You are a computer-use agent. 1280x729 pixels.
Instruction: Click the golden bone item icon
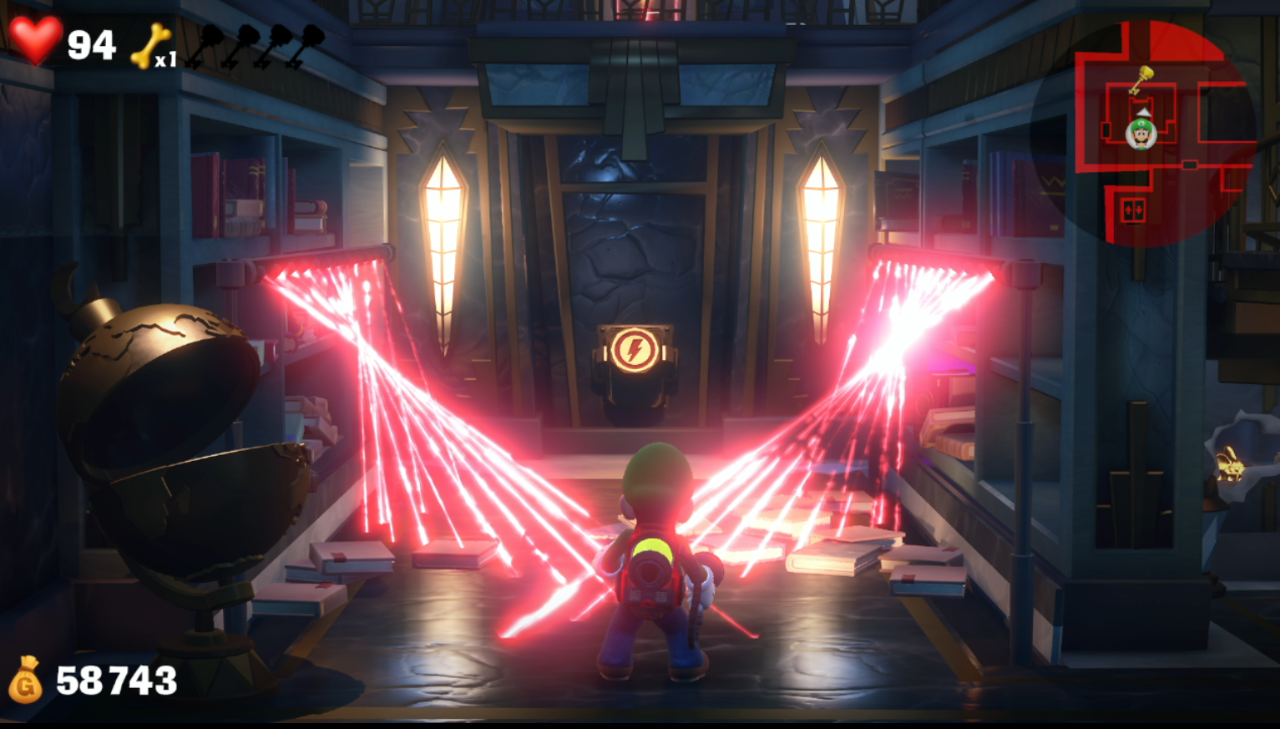(x=148, y=44)
